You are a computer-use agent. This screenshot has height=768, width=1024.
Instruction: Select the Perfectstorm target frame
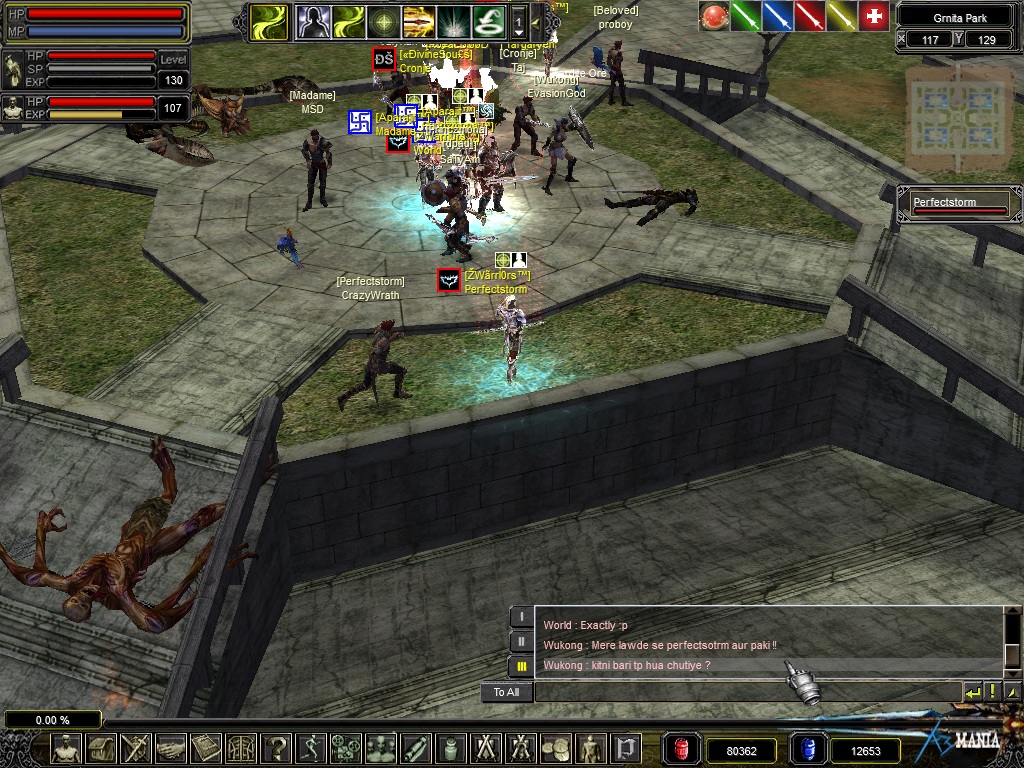coord(960,205)
